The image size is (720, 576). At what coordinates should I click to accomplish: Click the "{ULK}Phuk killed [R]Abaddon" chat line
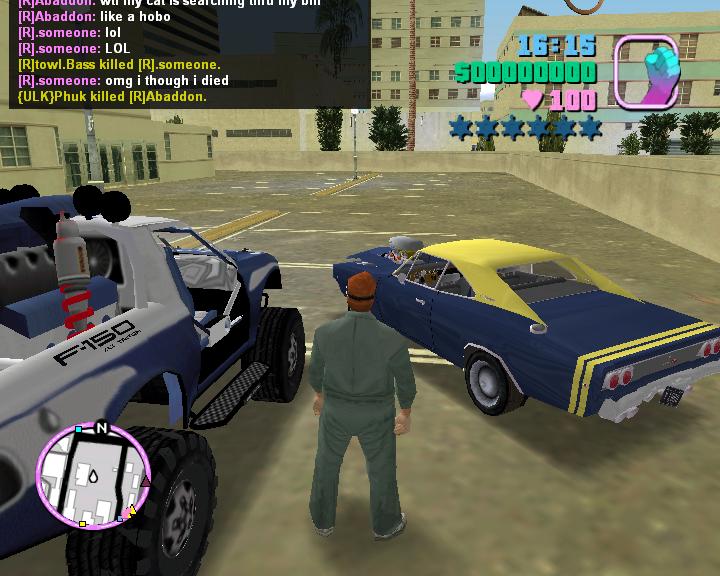(112, 97)
